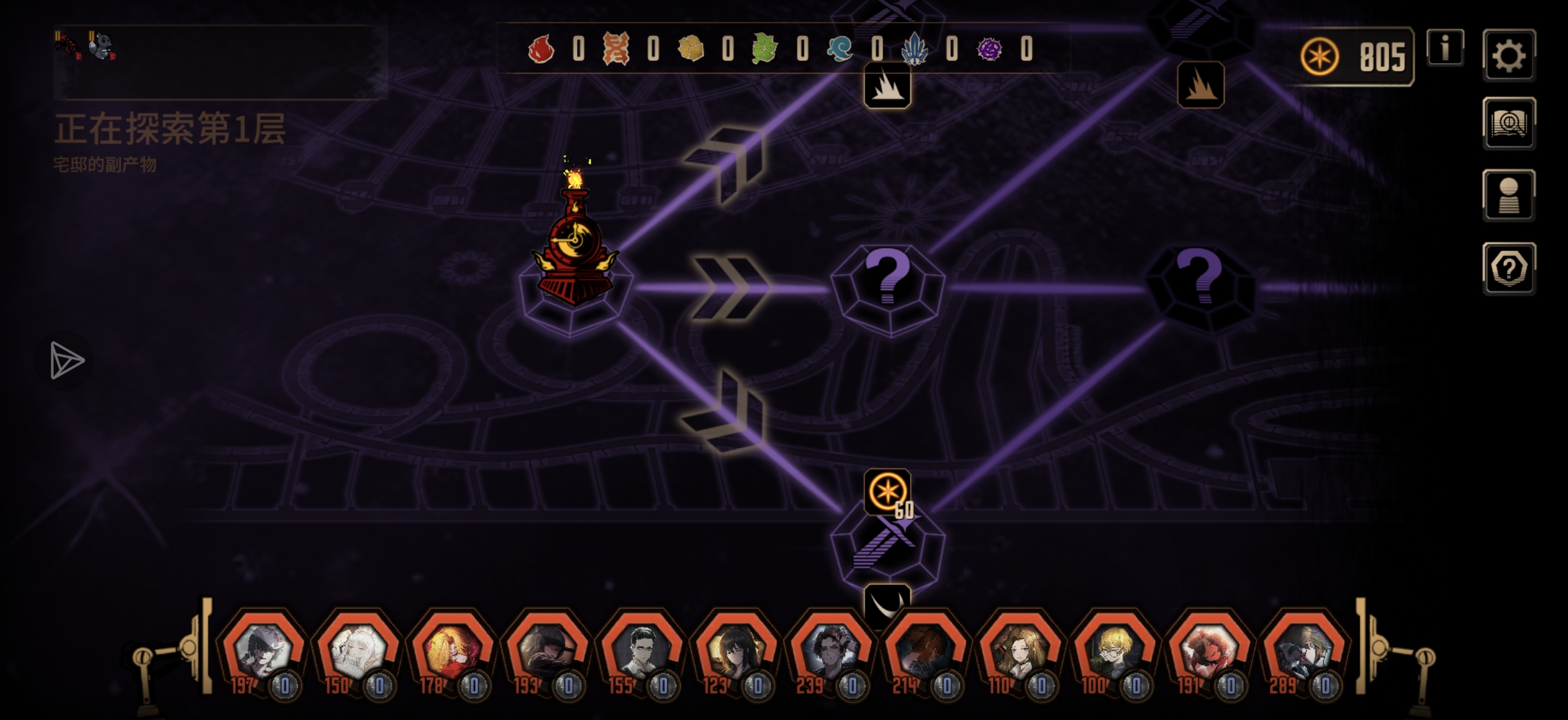This screenshot has height=720, width=1568.
Task: Open the E.G.O gift panel at top-left
Action: tap(220, 61)
